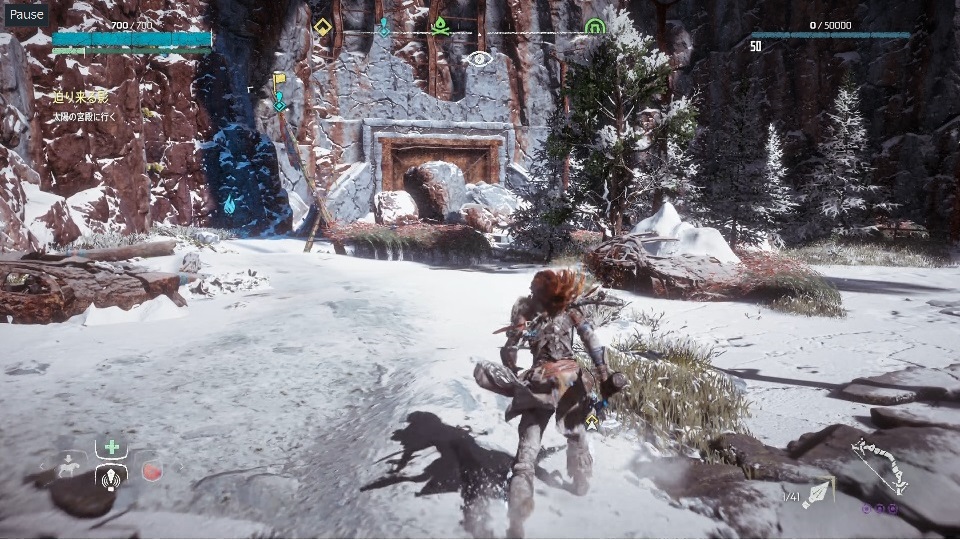Viewport: 960px width, 540px height.
Task: Use the green cross medicine pouch
Action: pos(111,448)
